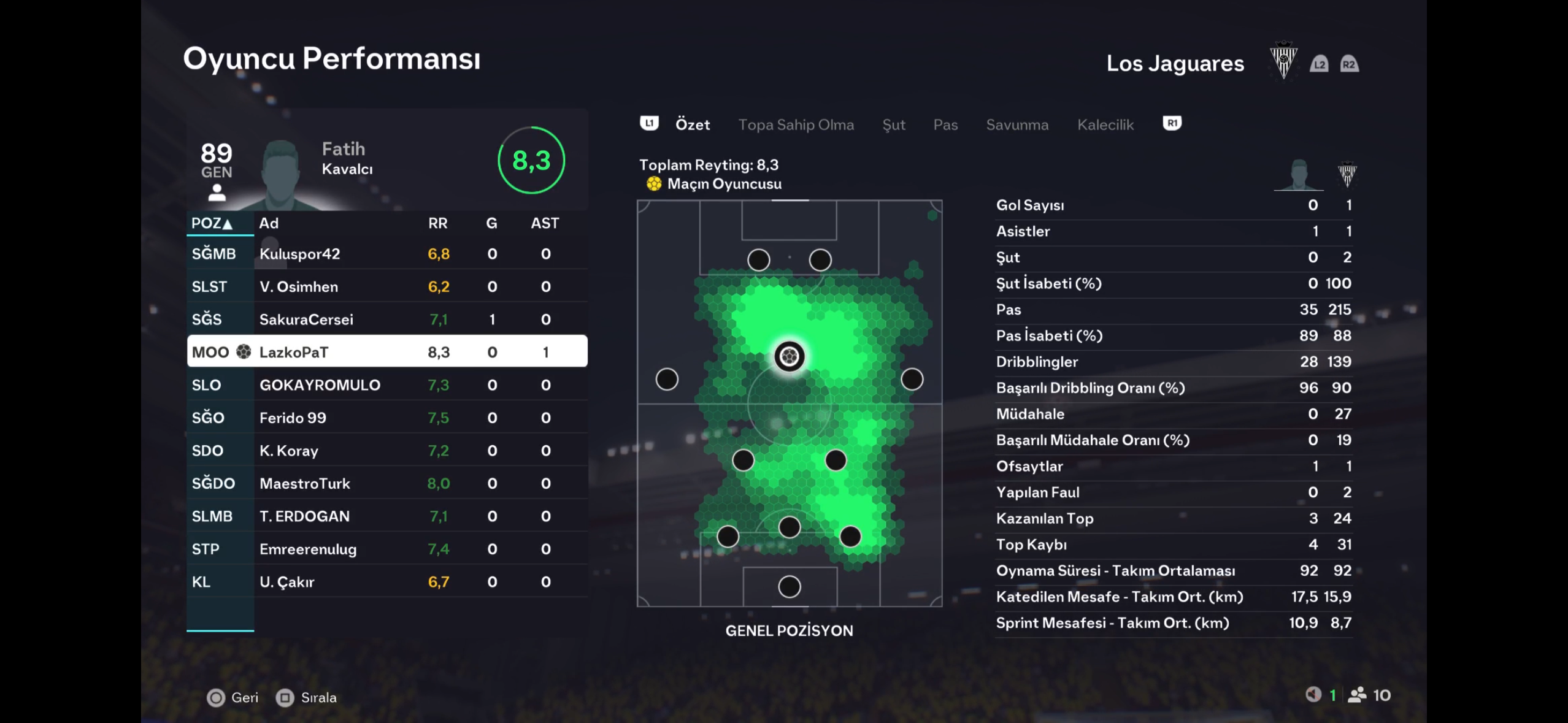The width and height of the screenshot is (1568, 723).
Task: Open the Topa Sahip Olma tab
Action: pyautogui.click(x=796, y=124)
